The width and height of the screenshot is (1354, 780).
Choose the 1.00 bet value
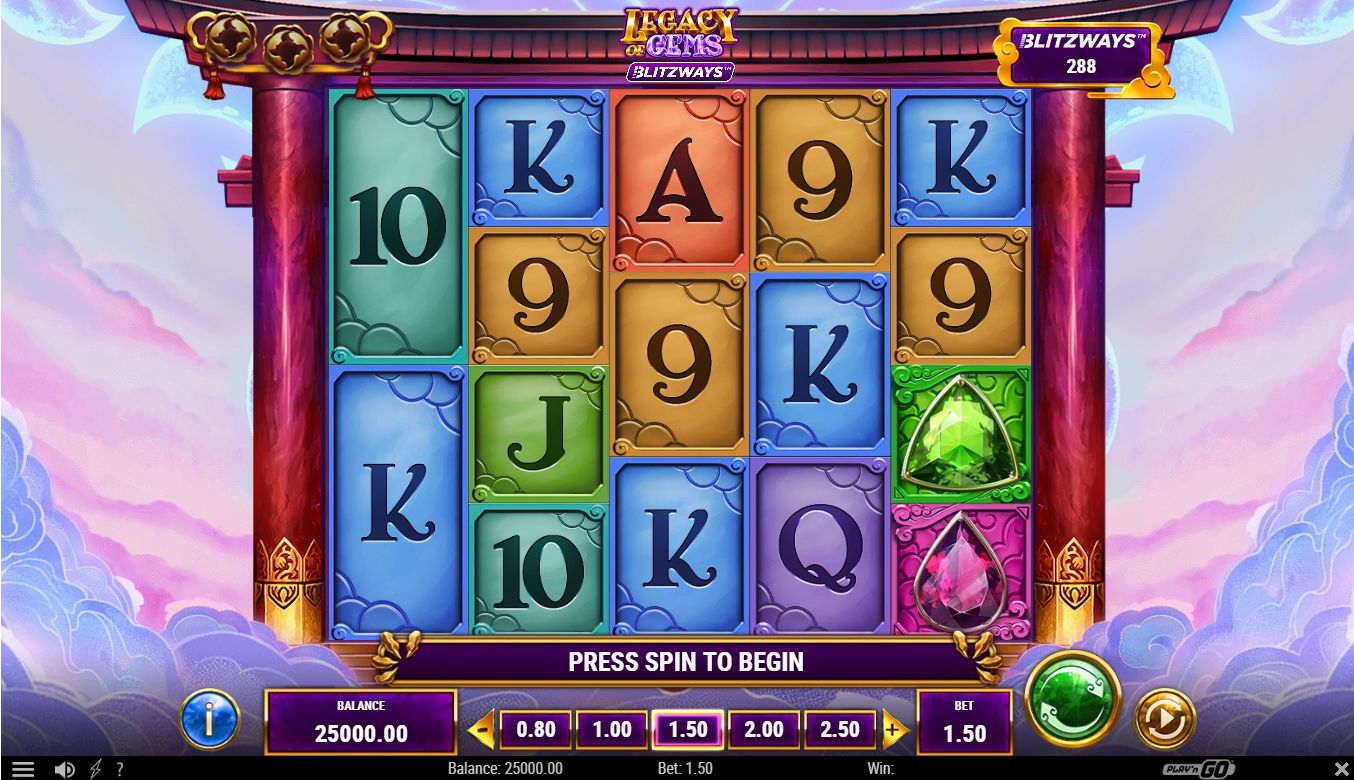click(x=612, y=730)
